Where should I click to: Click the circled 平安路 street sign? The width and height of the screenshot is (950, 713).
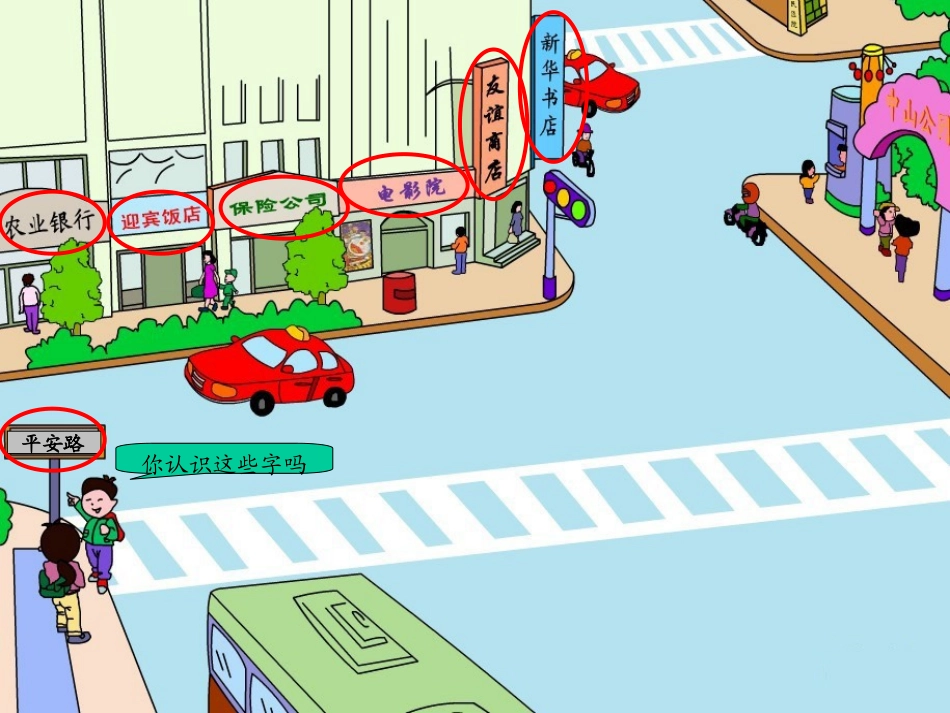[x=54, y=442]
